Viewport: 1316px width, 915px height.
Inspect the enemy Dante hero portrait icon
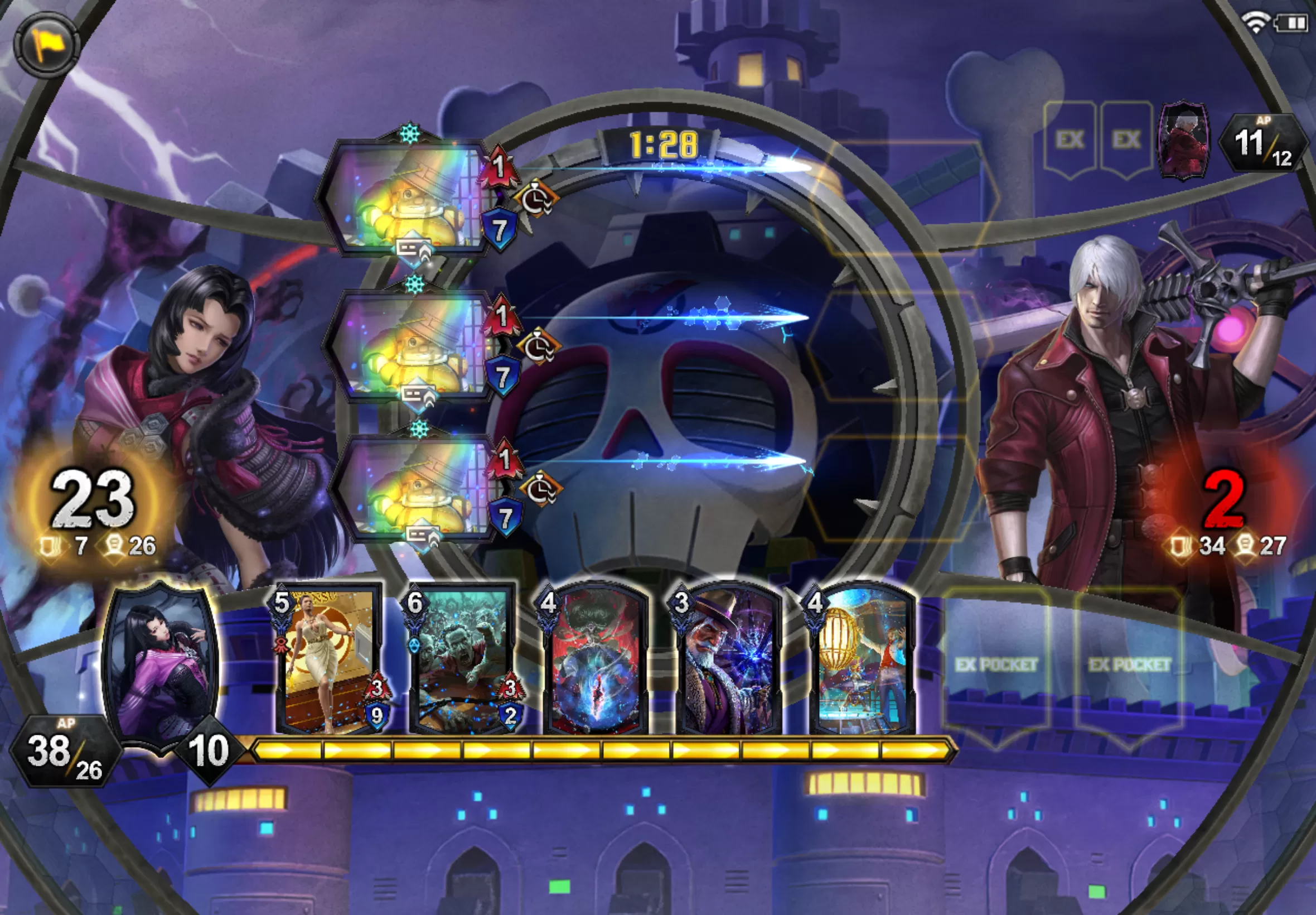1184,140
